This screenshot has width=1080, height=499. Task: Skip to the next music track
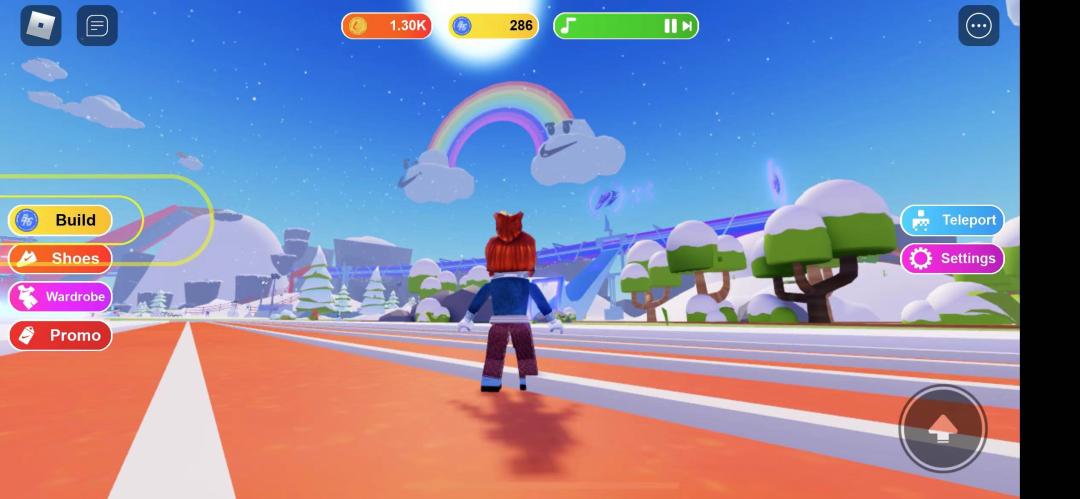[687, 26]
